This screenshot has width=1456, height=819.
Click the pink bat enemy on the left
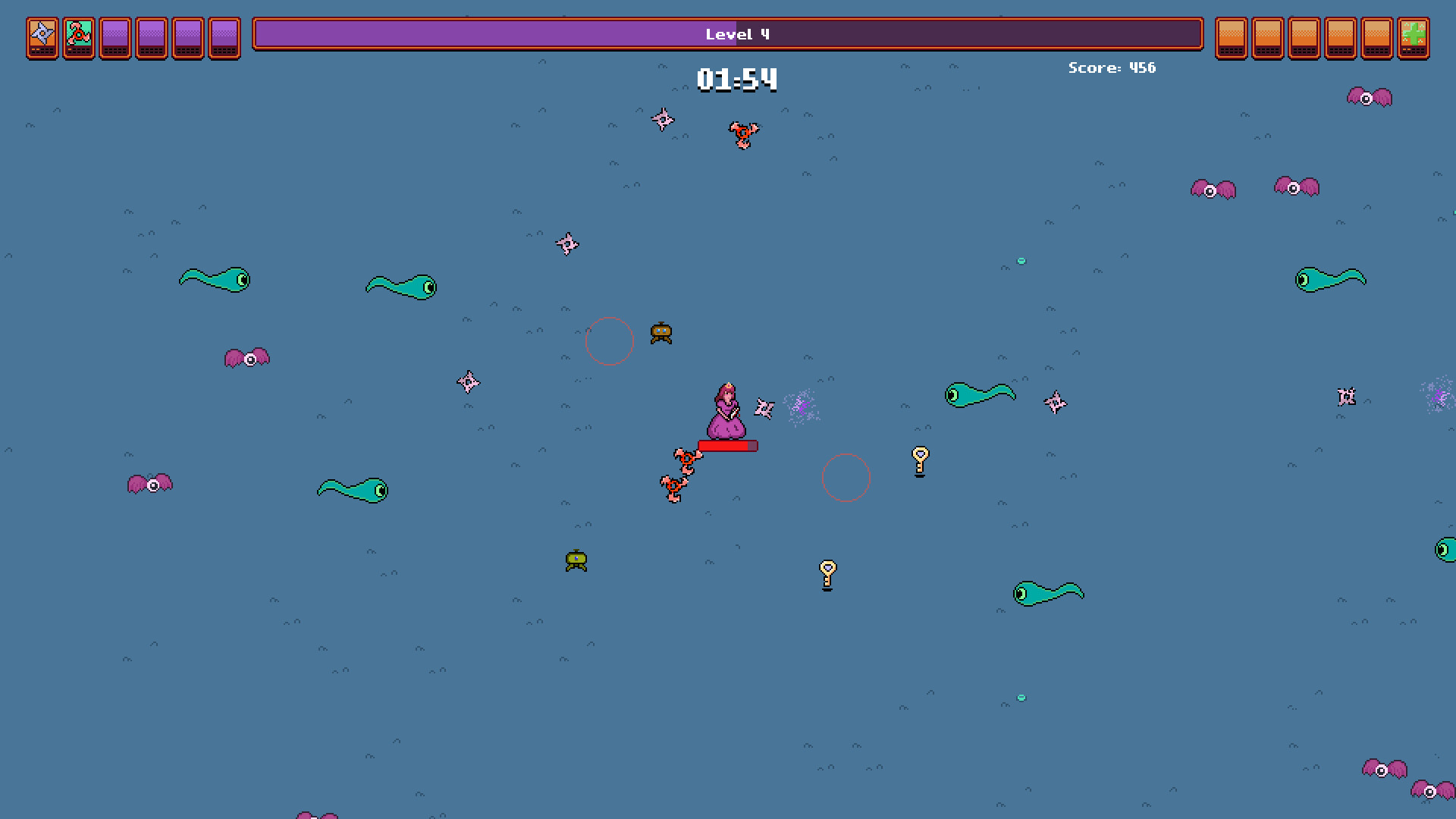coord(248,357)
